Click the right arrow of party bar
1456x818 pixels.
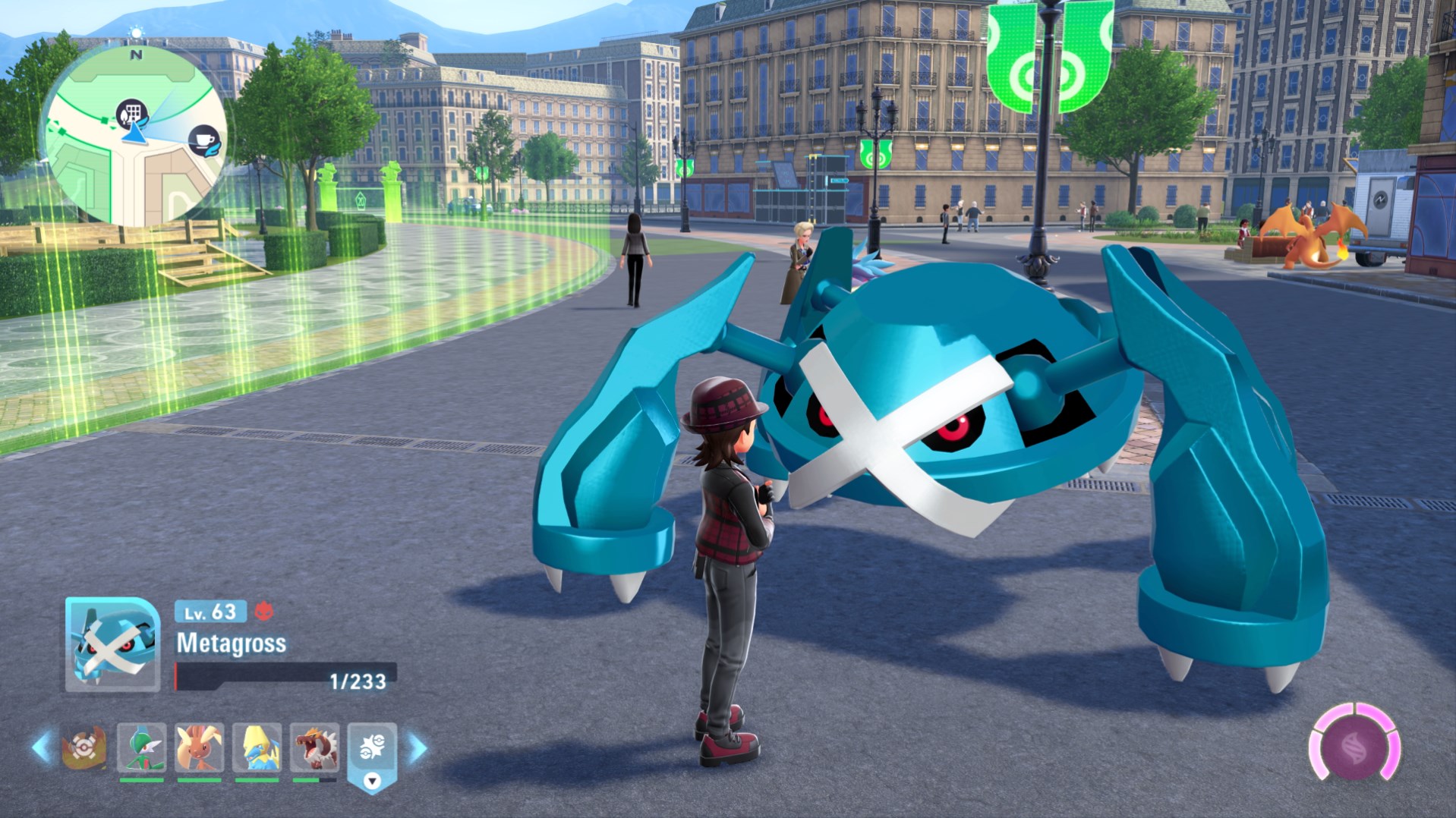[418, 748]
